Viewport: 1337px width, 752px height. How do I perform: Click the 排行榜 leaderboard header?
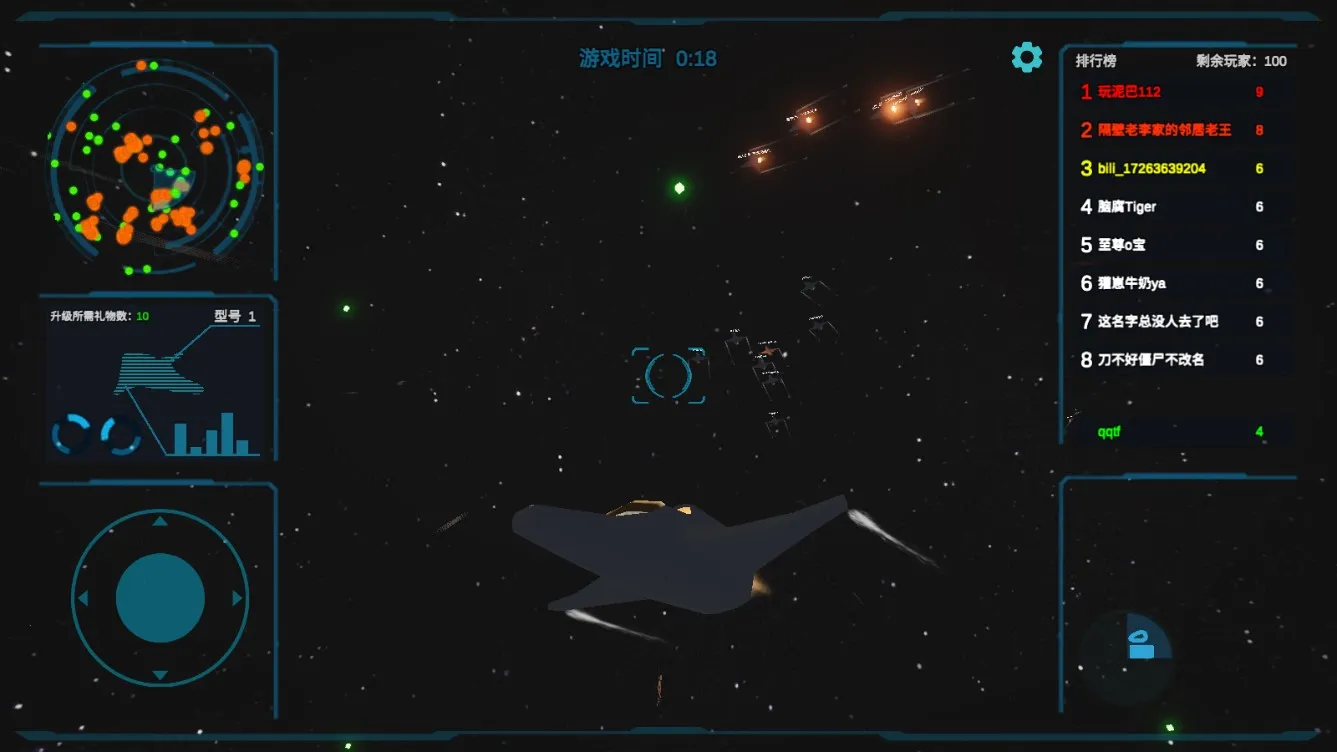click(x=1095, y=61)
